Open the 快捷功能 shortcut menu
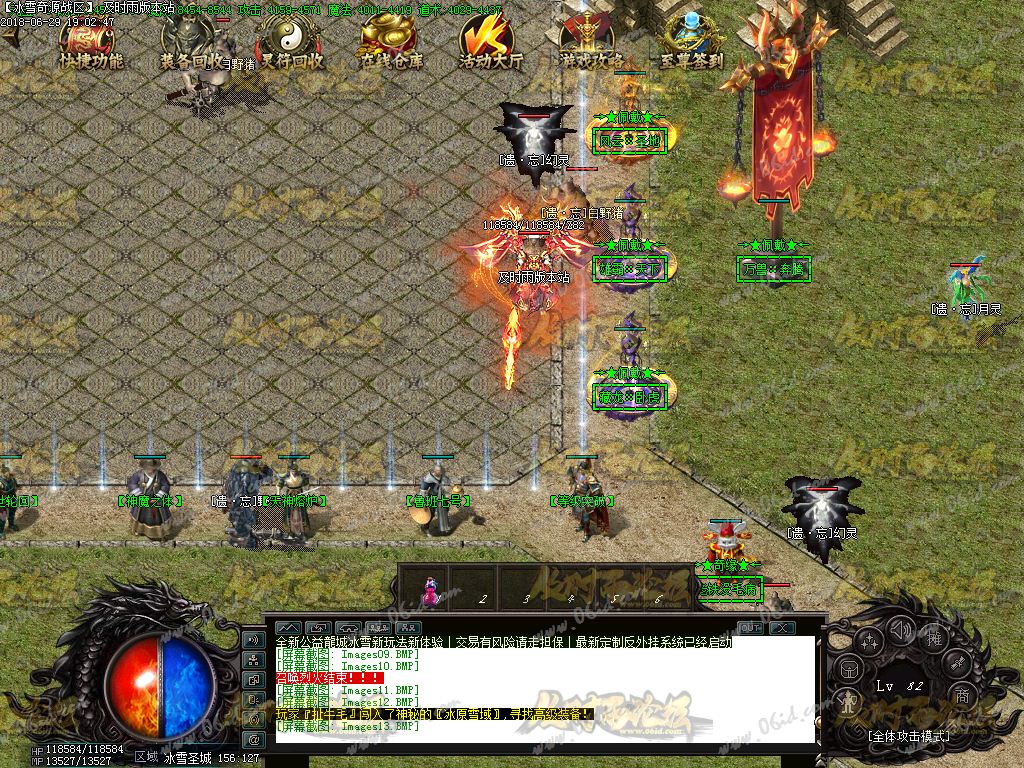Image resolution: width=1024 pixels, height=768 pixels. coord(91,43)
